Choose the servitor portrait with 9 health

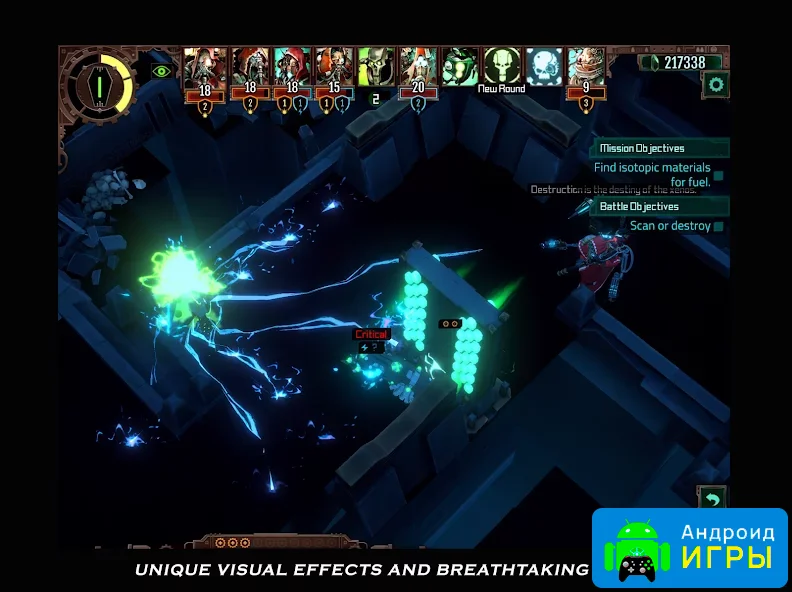coord(586,67)
